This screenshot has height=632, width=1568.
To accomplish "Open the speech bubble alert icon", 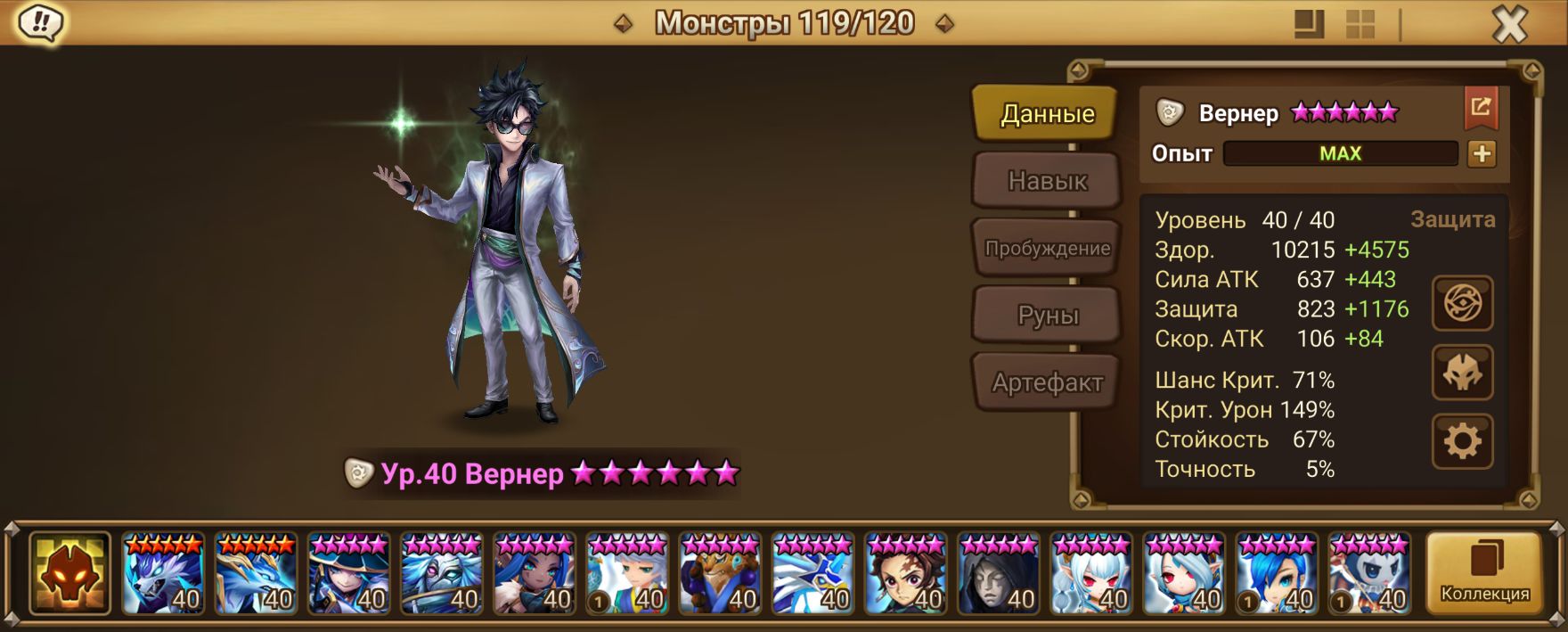I will (x=40, y=23).
